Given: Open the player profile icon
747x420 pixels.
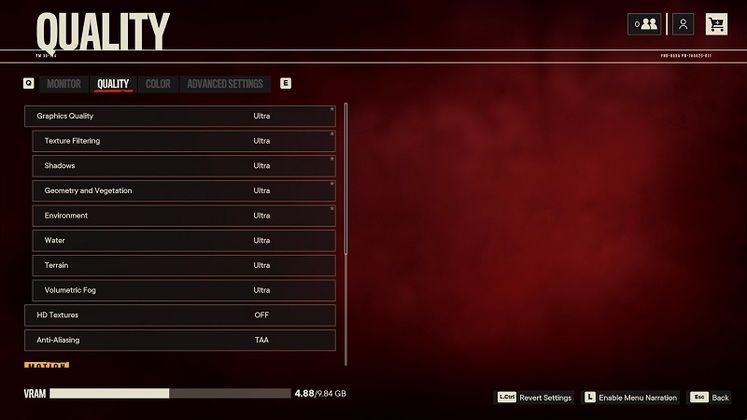Looking at the screenshot, I should [x=683, y=24].
